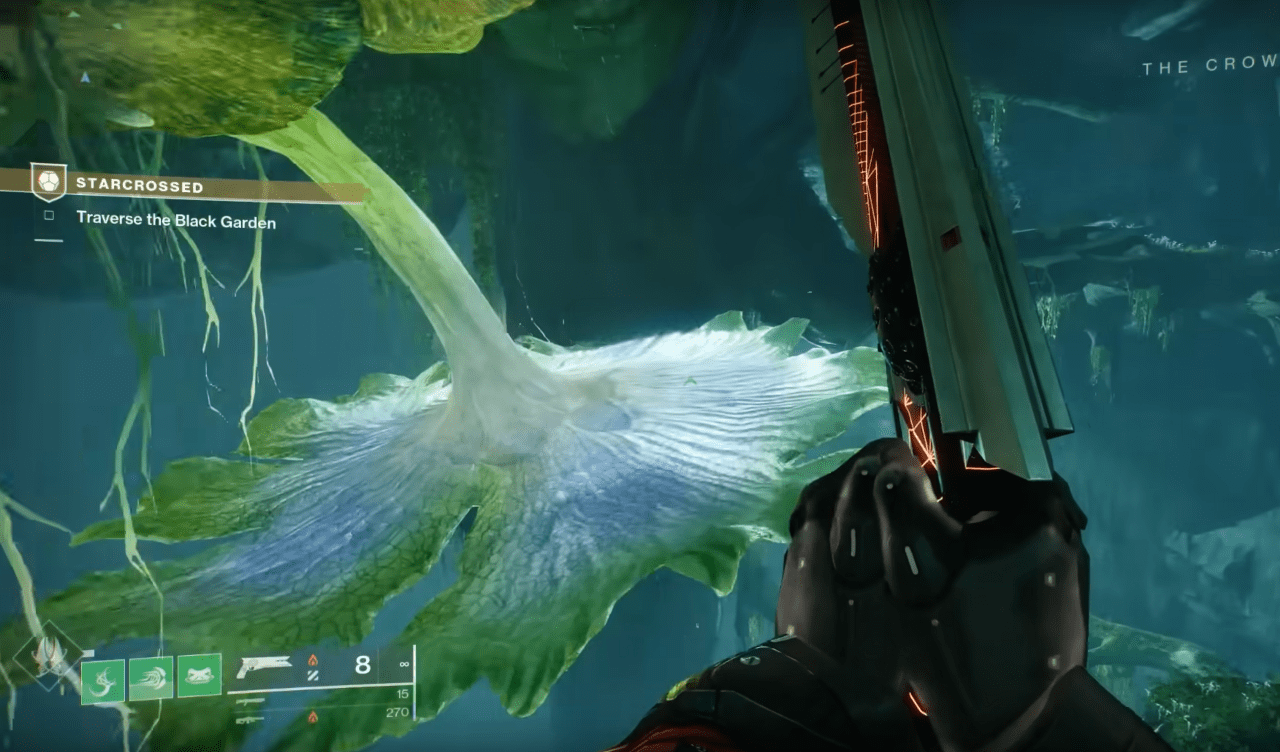Activate the green frog-shaped ability icon
The image size is (1280, 752).
coord(199,676)
